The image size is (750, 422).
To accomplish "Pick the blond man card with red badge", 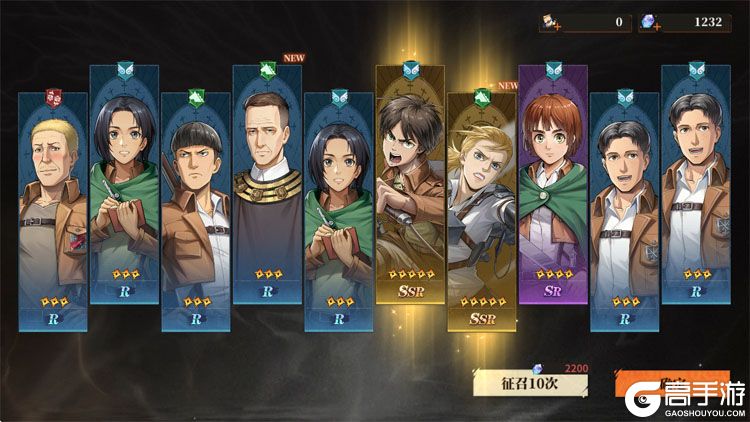I will pyautogui.click(x=53, y=210).
